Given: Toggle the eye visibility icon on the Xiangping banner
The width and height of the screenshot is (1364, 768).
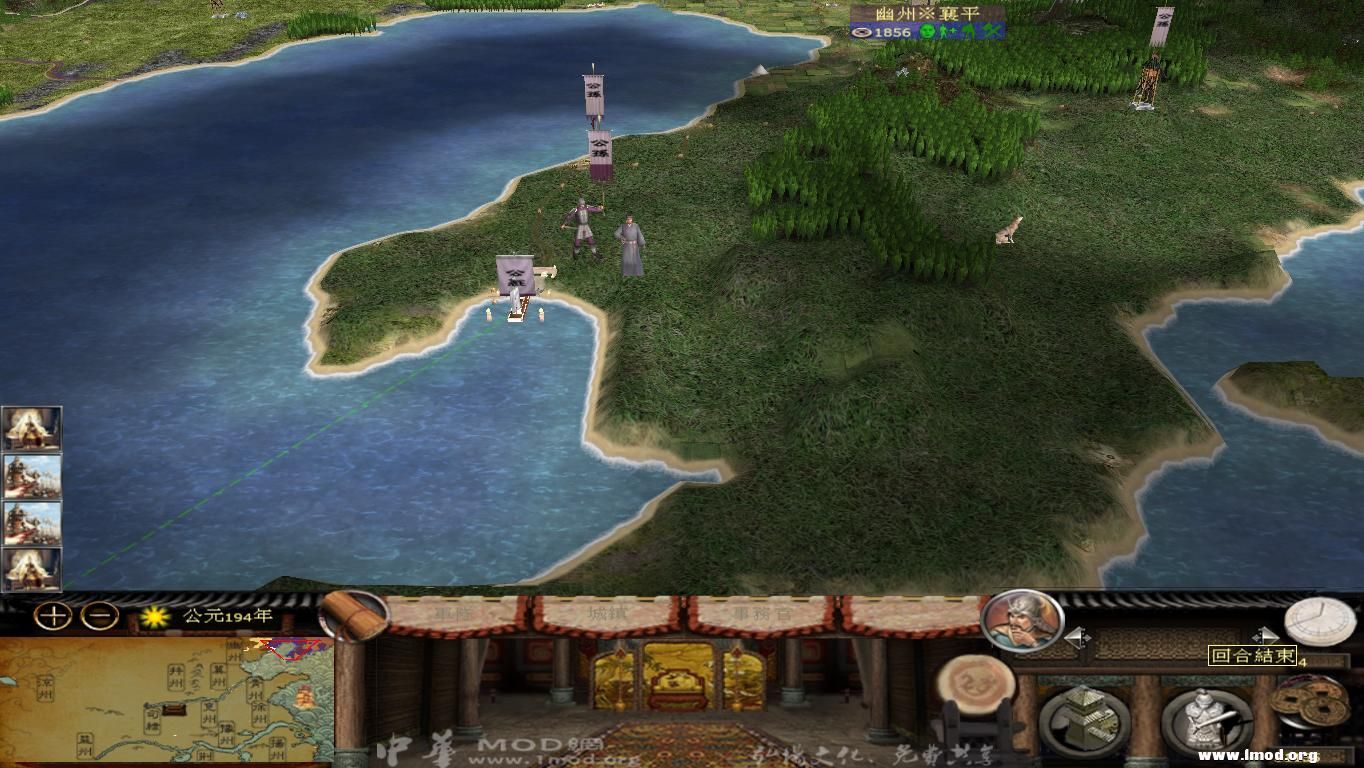Looking at the screenshot, I should coord(862,32).
